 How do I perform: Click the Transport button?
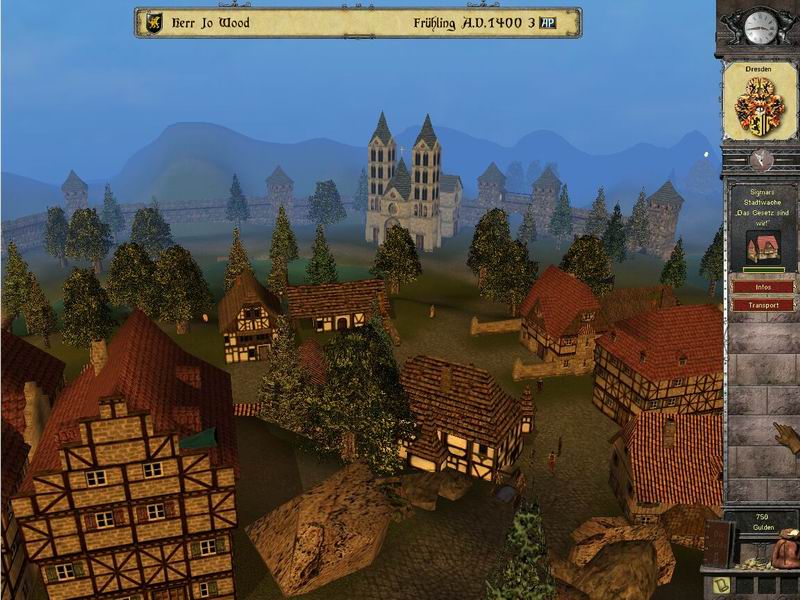tap(762, 304)
